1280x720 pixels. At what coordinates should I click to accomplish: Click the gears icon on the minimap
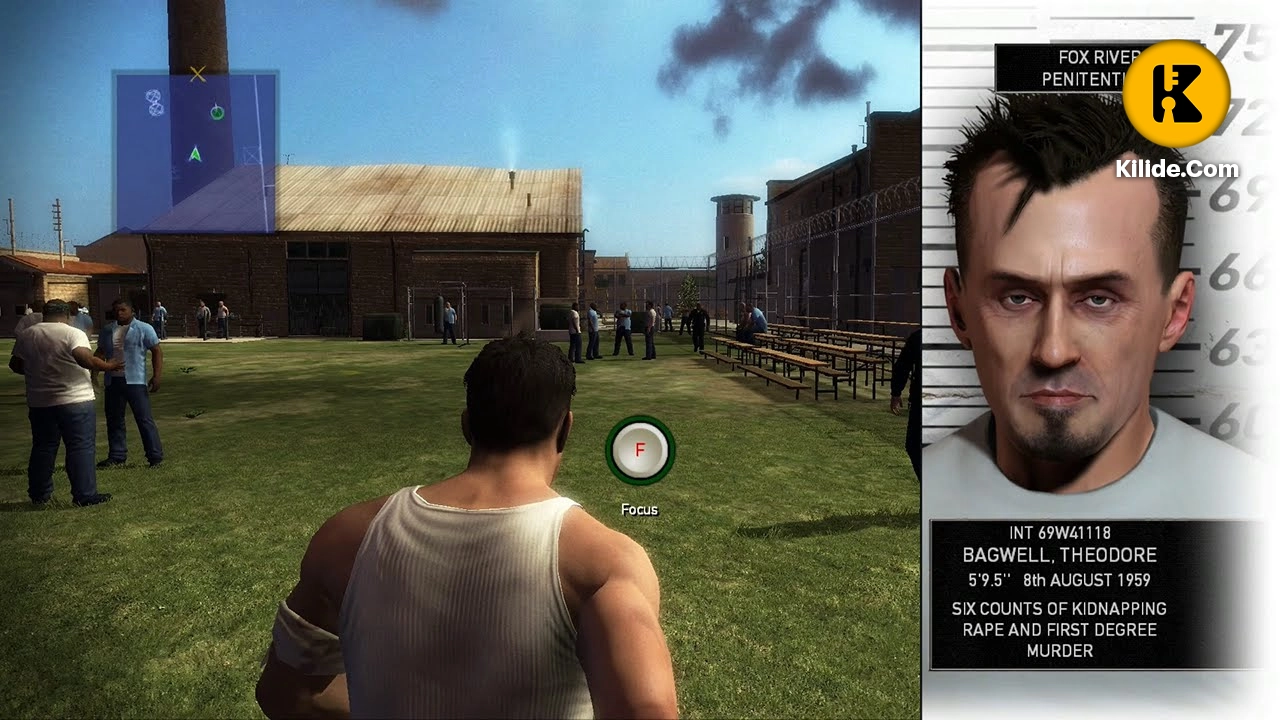(x=152, y=103)
